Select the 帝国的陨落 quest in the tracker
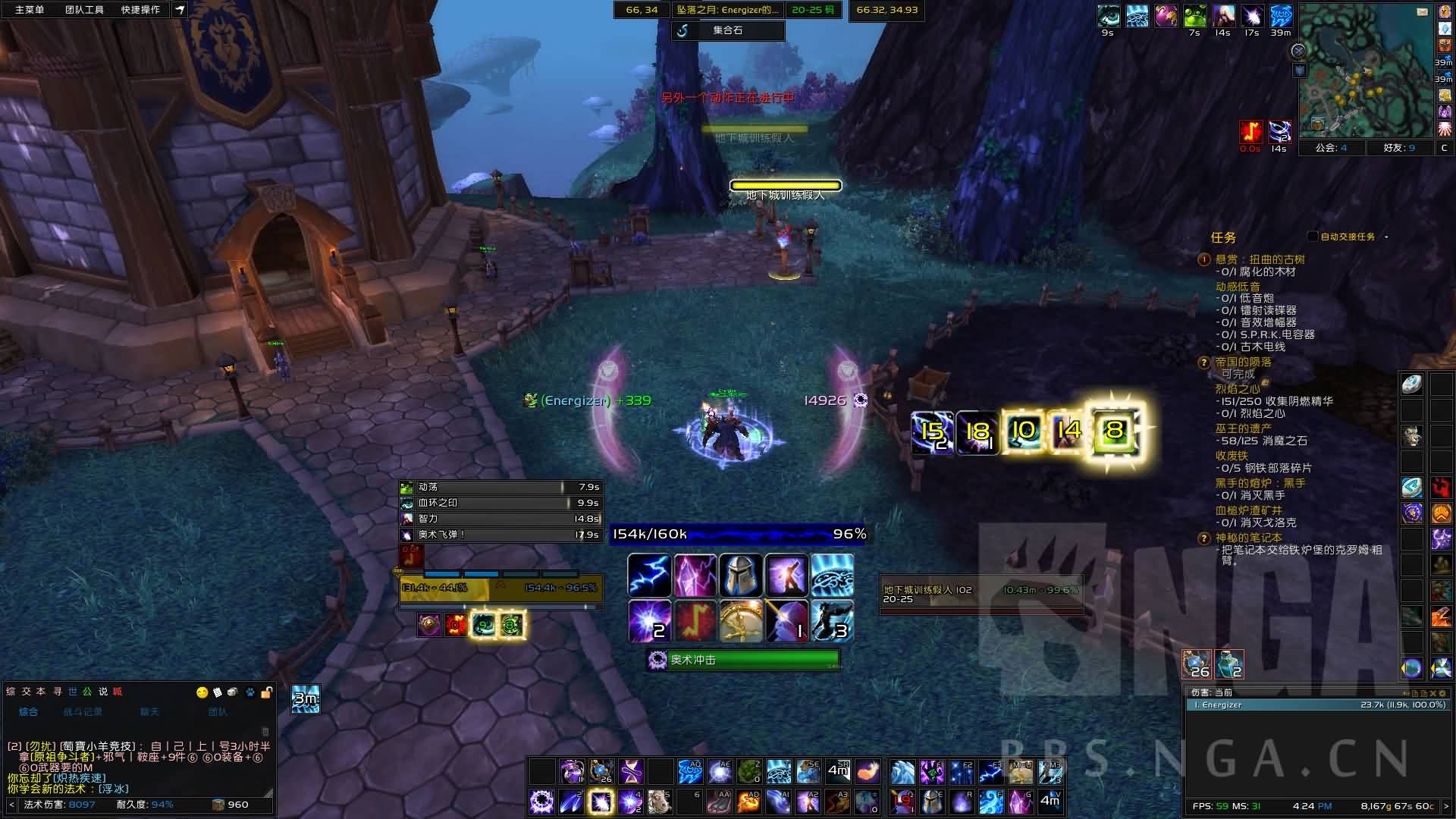 tap(1243, 362)
